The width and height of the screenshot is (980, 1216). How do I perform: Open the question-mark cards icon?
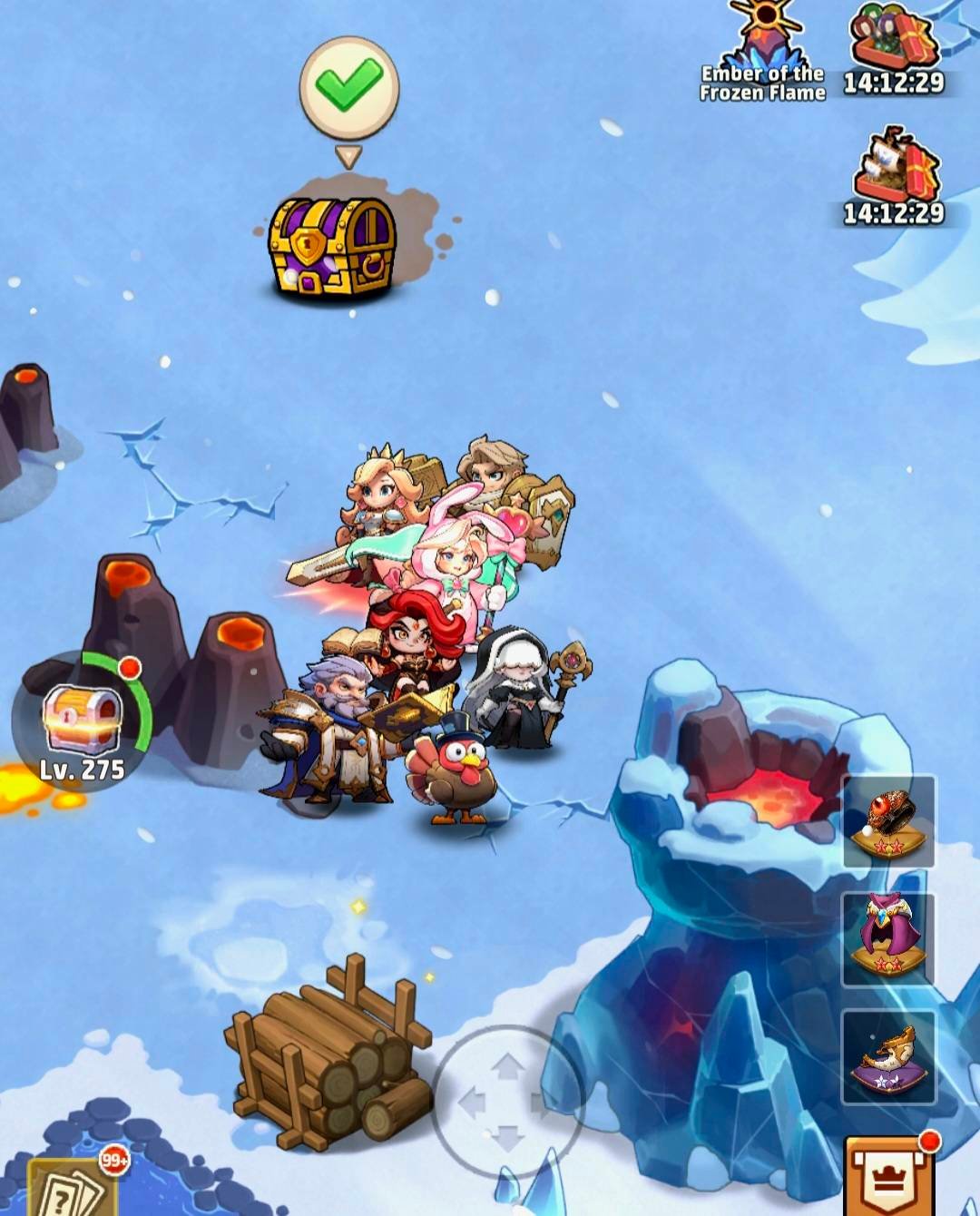click(x=70, y=1189)
